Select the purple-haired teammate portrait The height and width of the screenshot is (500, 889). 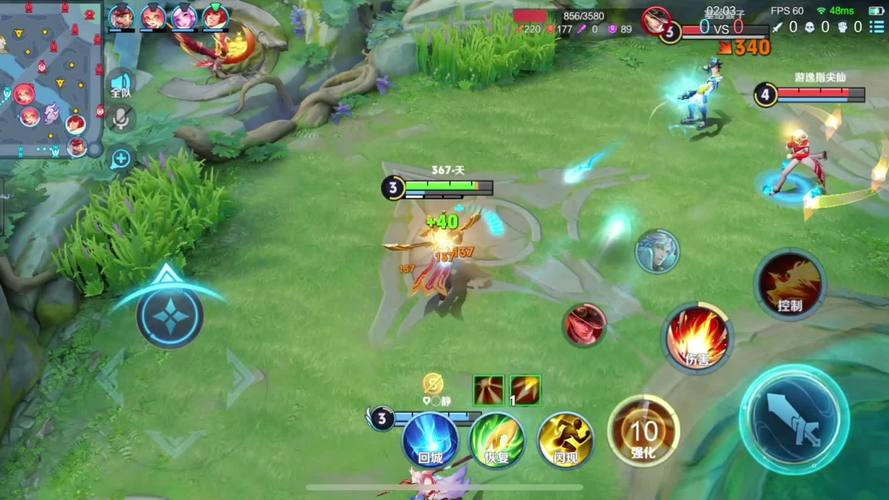coord(184,17)
